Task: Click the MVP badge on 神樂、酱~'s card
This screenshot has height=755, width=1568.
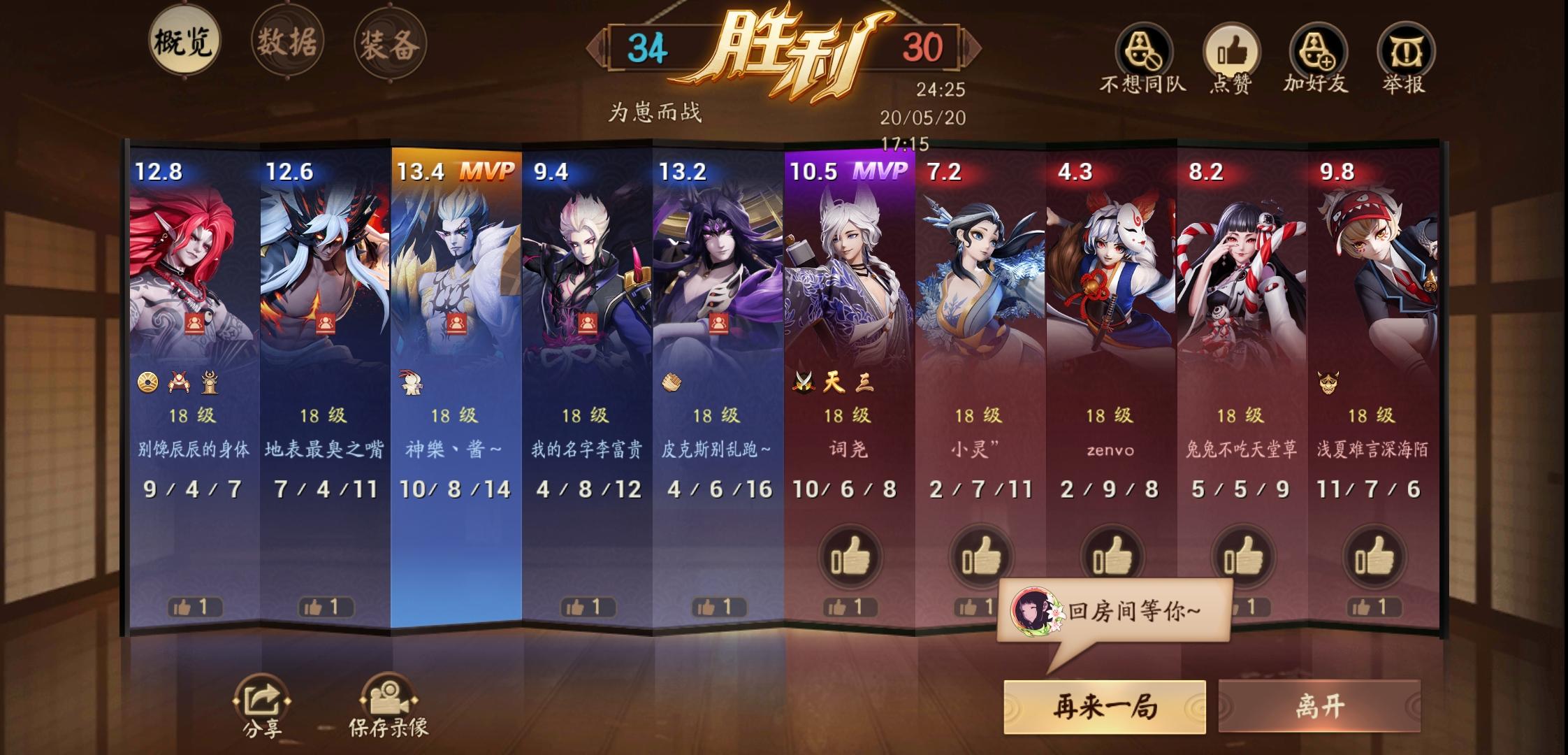Action: pyautogui.click(x=490, y=170)
